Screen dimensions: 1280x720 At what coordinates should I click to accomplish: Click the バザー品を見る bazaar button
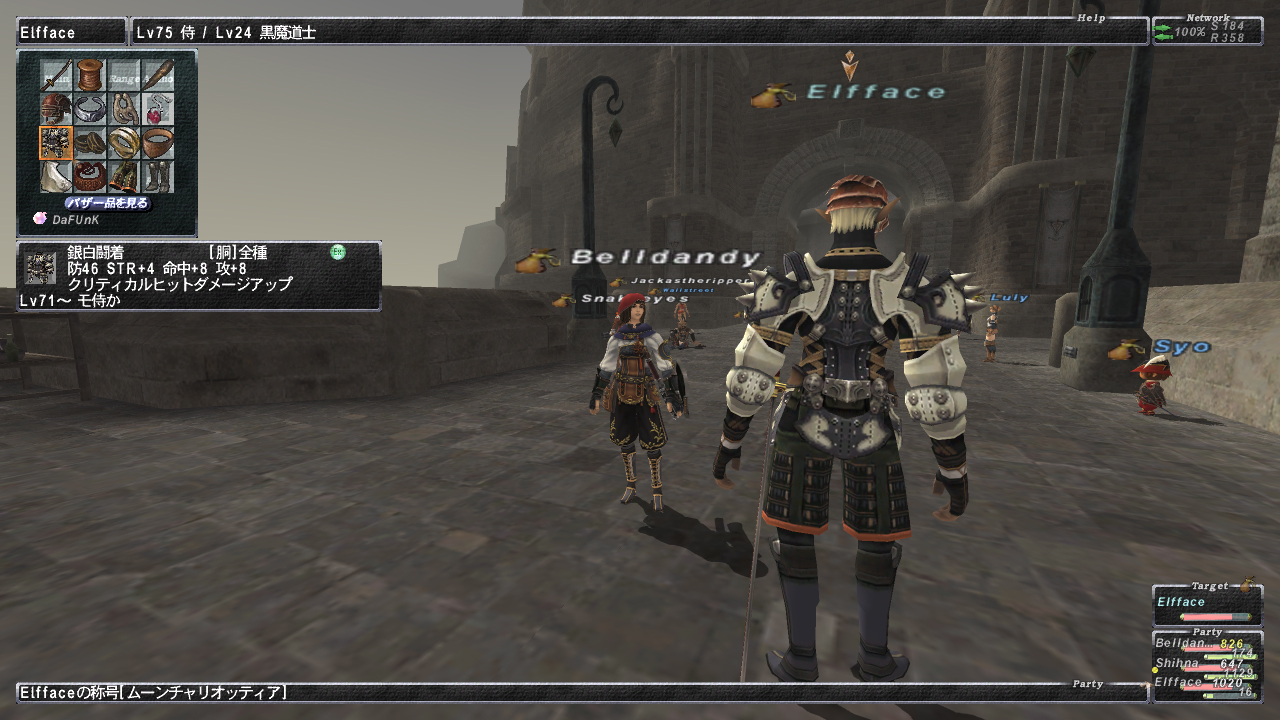[x=107, y=203]
